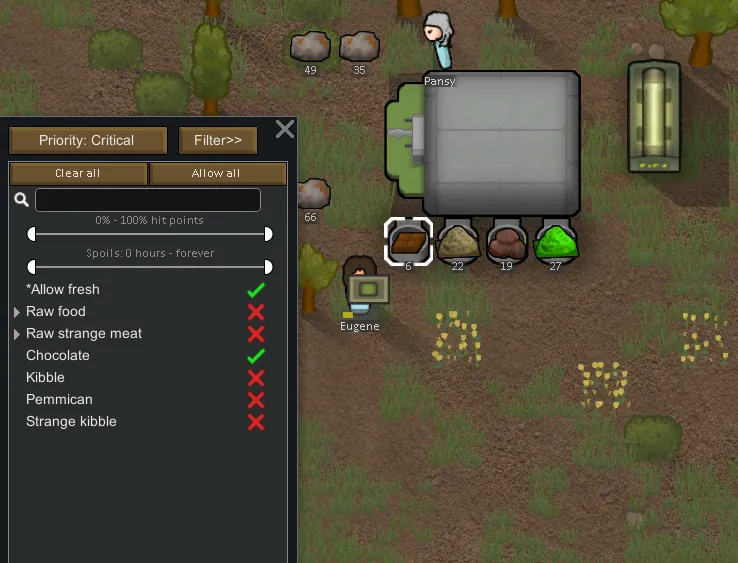Click the hit points slider's left handle

(x=32, y=234)
